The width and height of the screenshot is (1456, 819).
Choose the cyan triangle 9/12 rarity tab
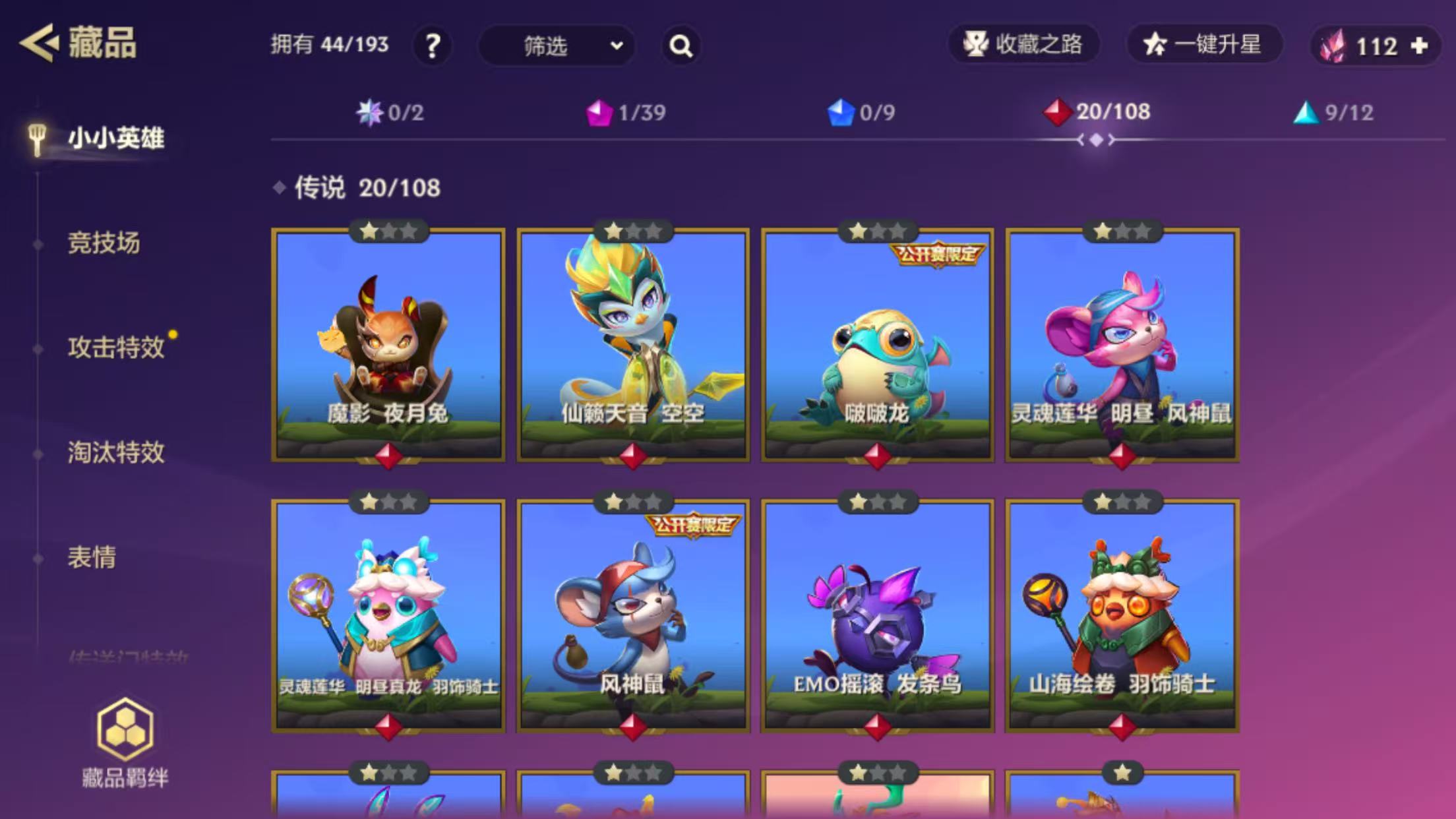pyautogui.click(x=1333, y=113)
